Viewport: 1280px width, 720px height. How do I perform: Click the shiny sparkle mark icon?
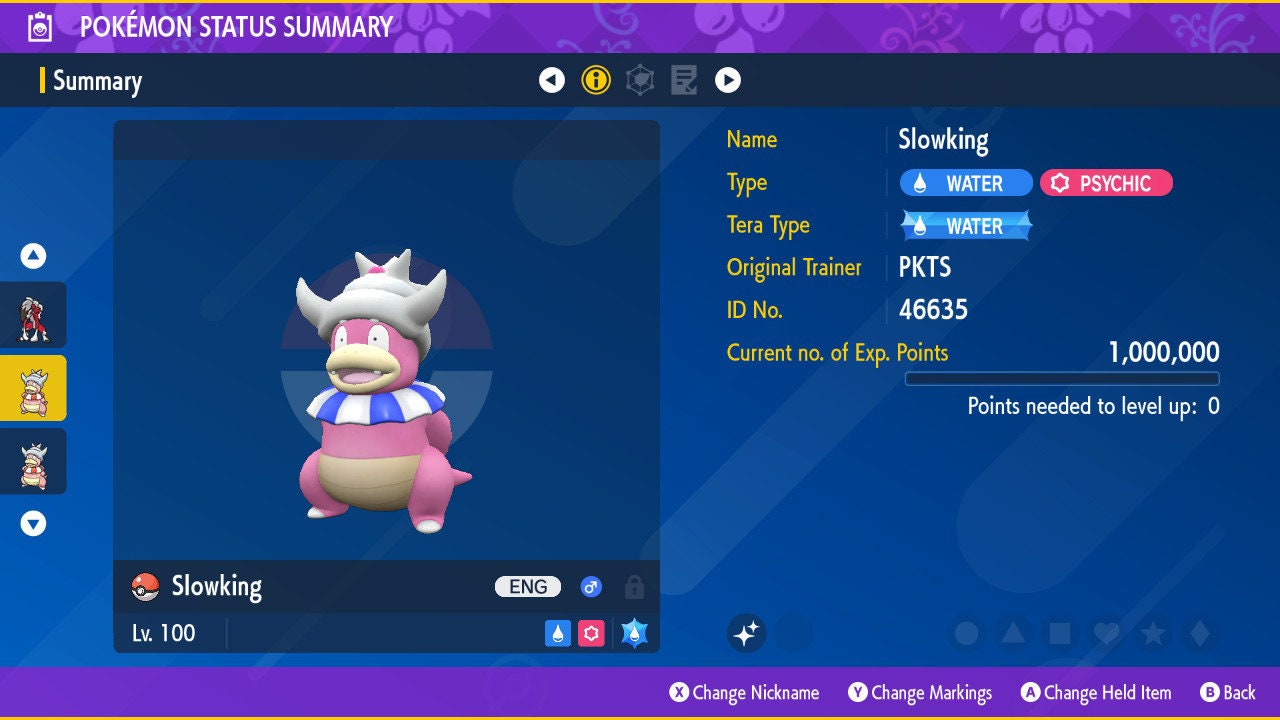click(x=746, y=633)
